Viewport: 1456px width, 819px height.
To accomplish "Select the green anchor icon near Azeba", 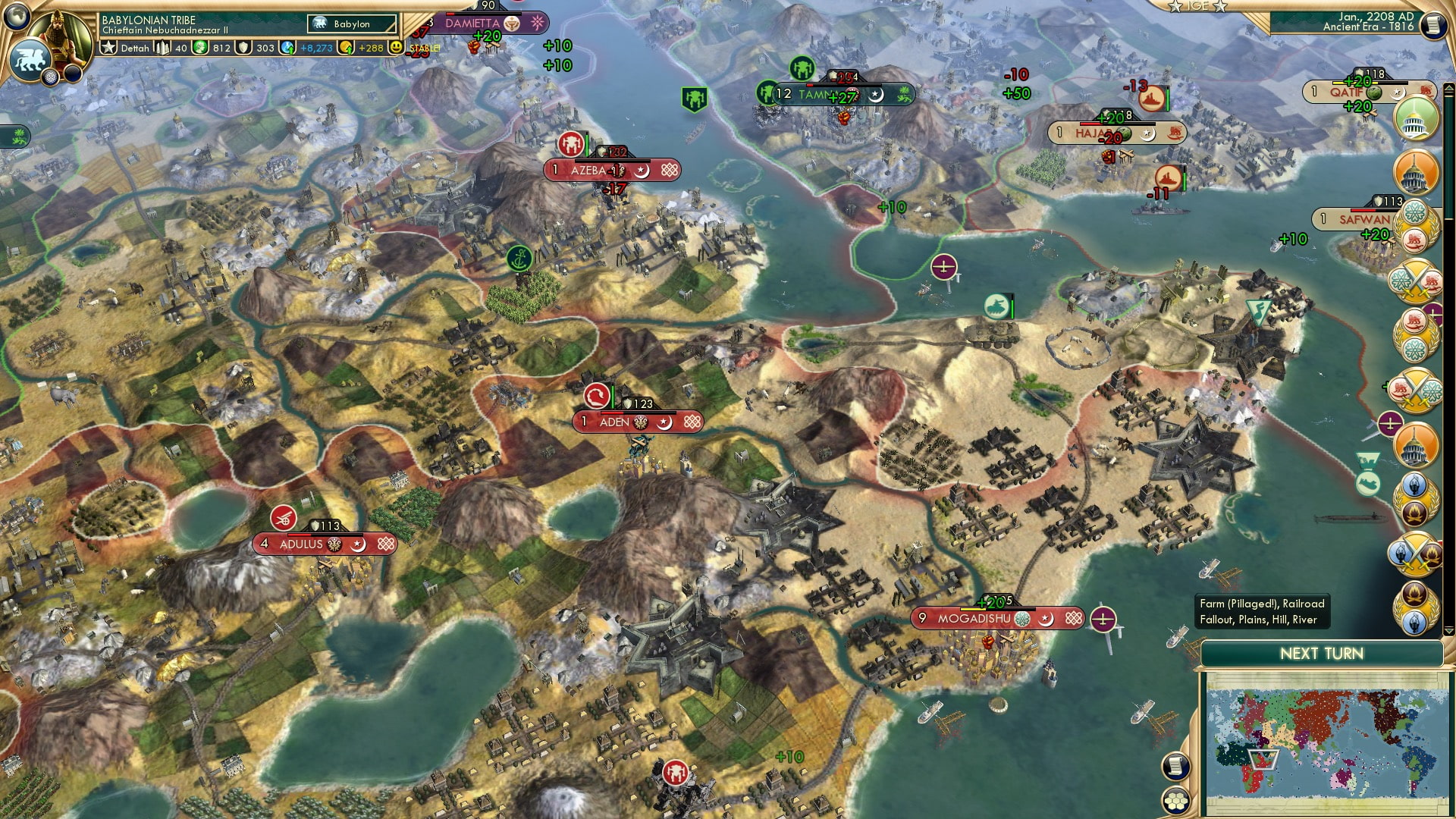I will [x=519, y=258].
